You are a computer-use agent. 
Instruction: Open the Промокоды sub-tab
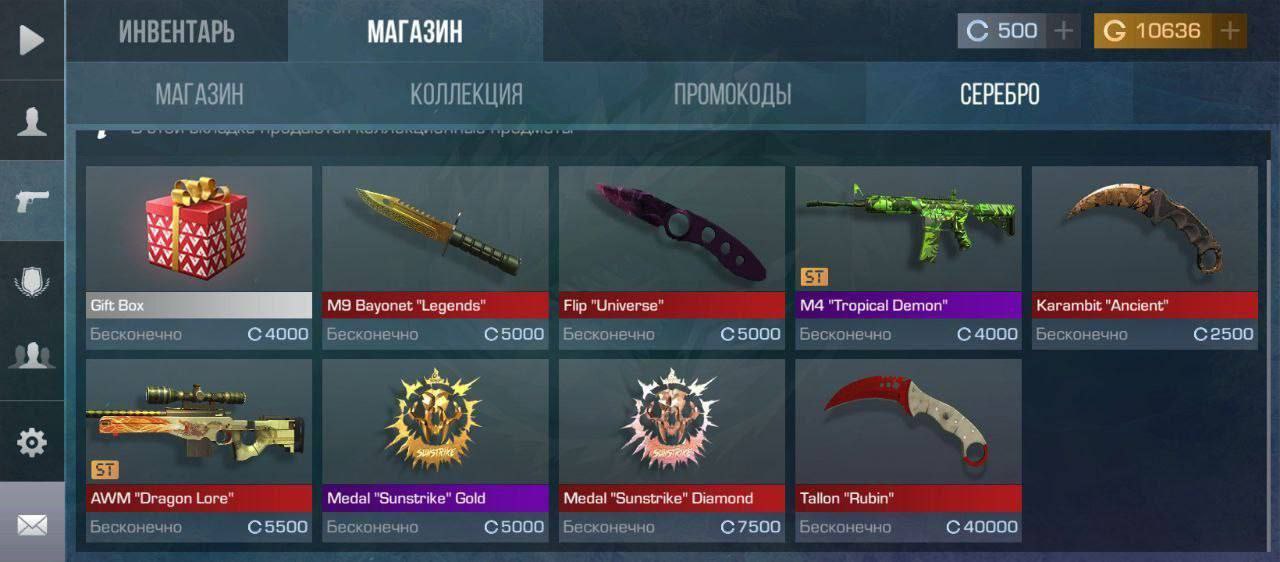click(x=732, y=95)
